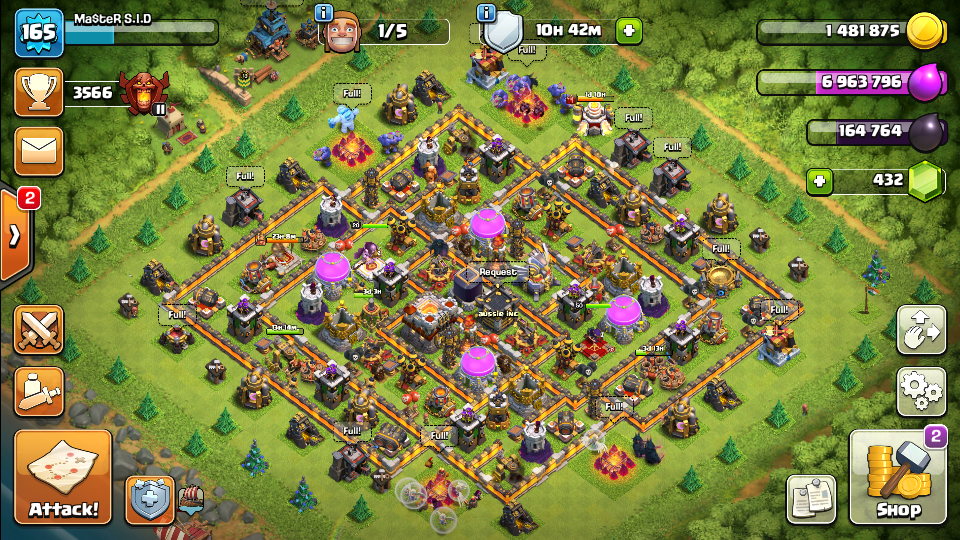The width and height of the screenshot is (960, 540).
Task: Tap the Request bubble over clan castle
Action: [498, 271]
